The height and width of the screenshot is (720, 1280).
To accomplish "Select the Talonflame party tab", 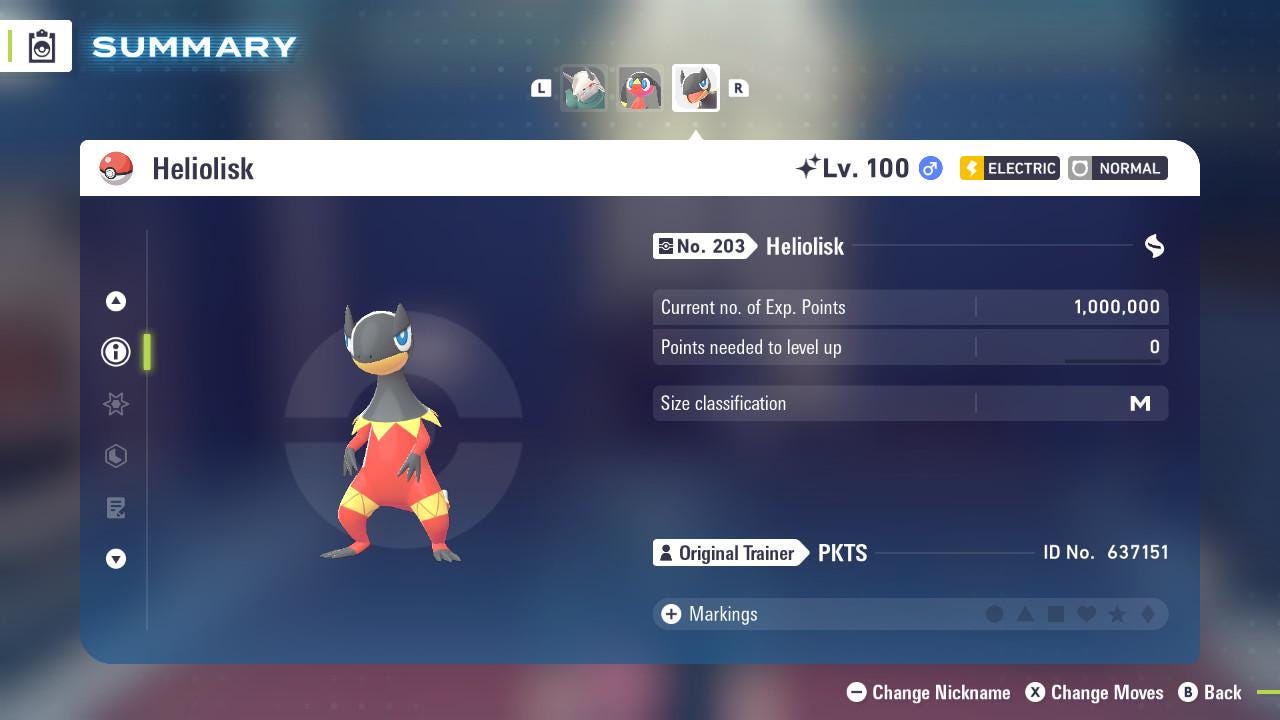I will click(x=640, y=87).
